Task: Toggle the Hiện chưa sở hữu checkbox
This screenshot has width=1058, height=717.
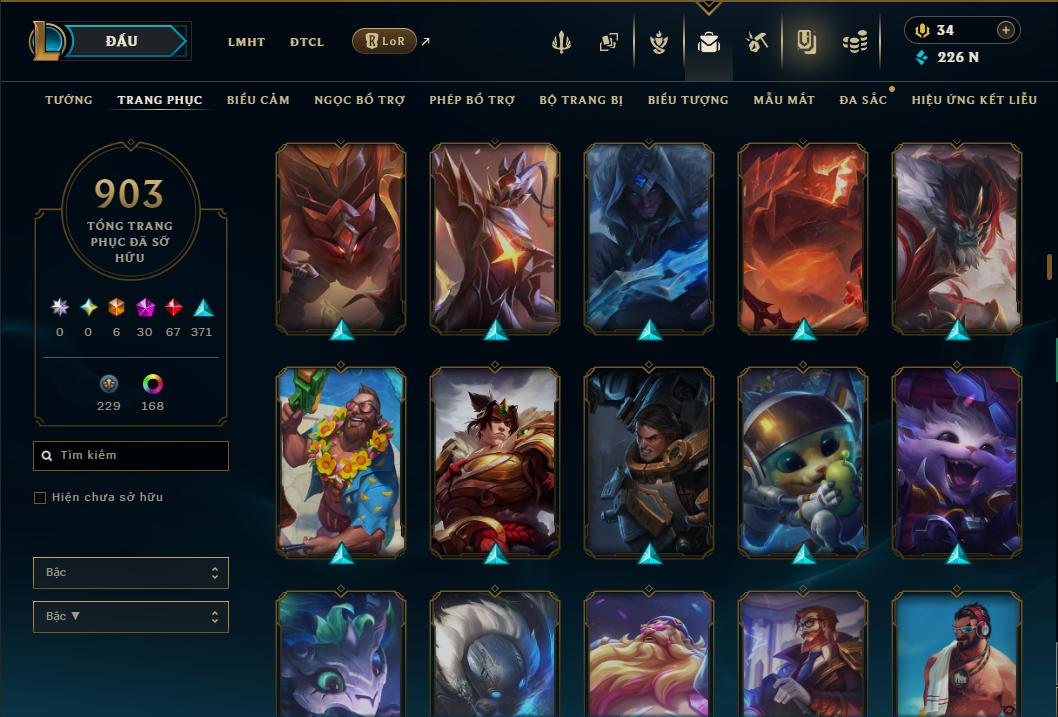Action: [x=40, y=498]
